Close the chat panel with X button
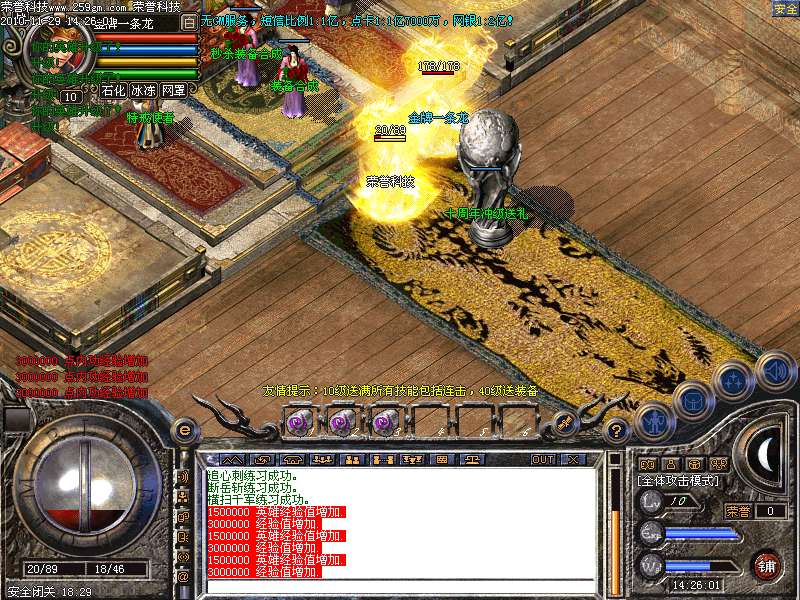The image size is (800, 600). tap(574, 459)
